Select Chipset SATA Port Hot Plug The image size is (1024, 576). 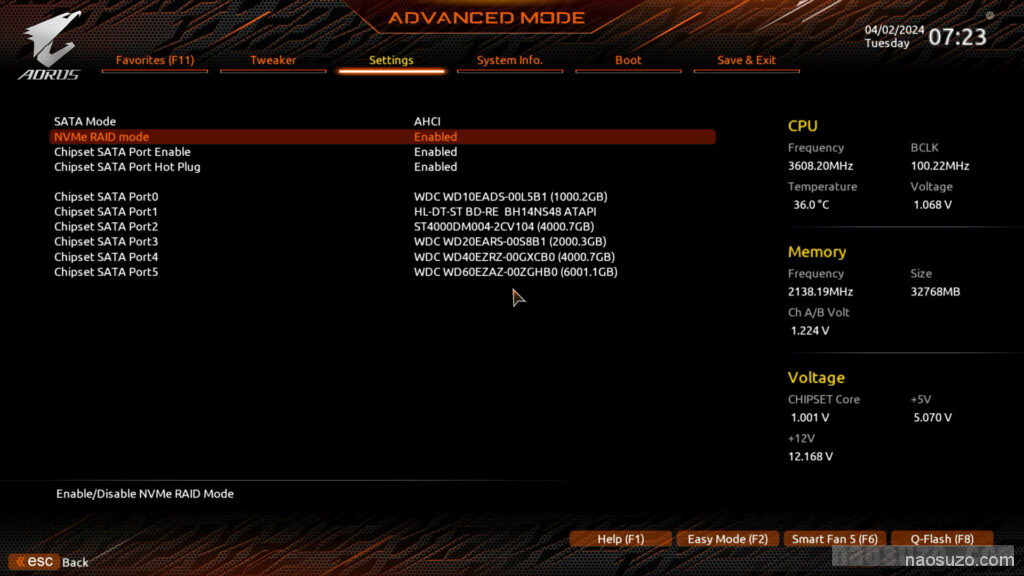127,167
